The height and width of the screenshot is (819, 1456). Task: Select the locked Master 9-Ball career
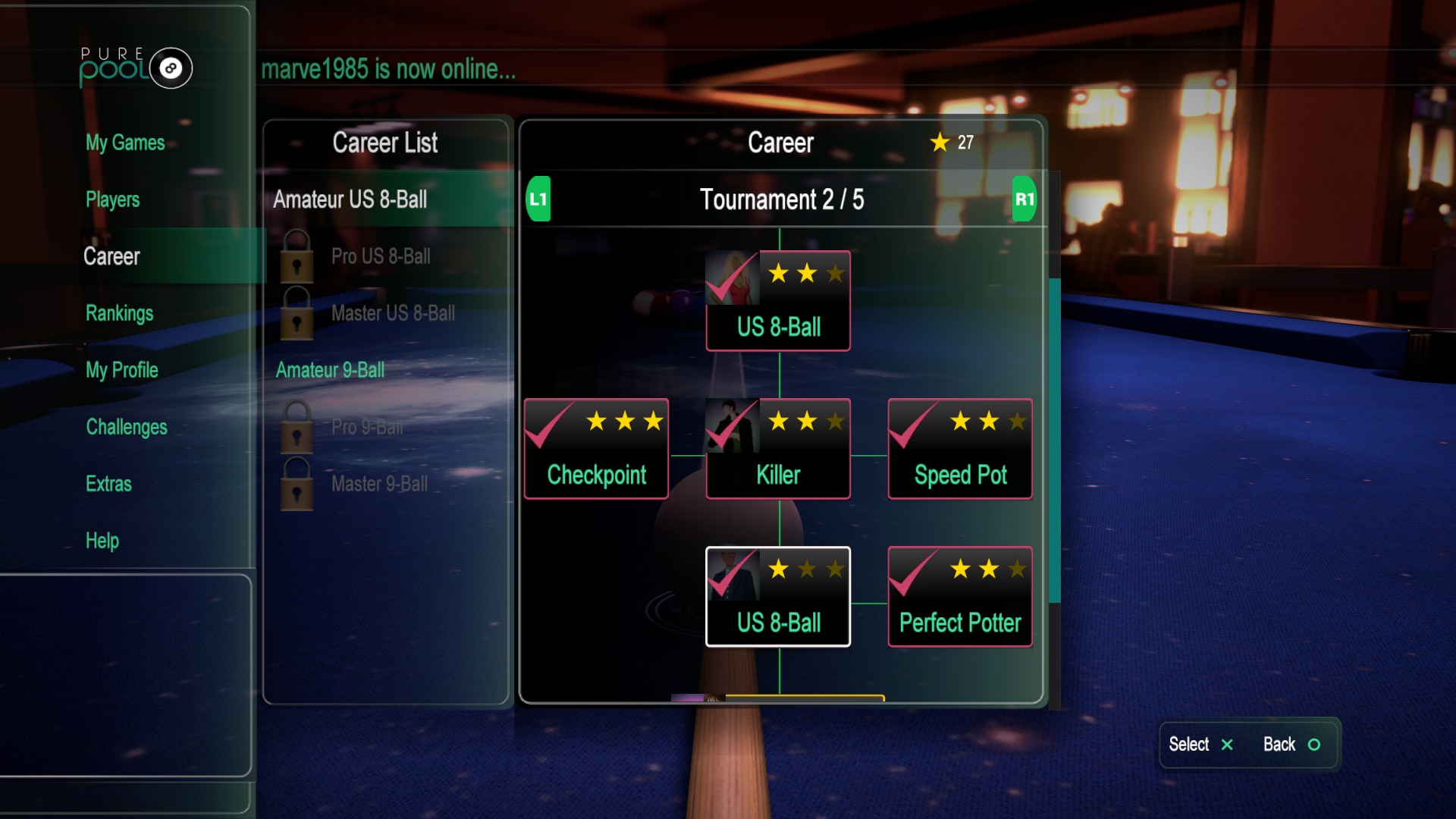pyautogui.click(x=379, y=484)
